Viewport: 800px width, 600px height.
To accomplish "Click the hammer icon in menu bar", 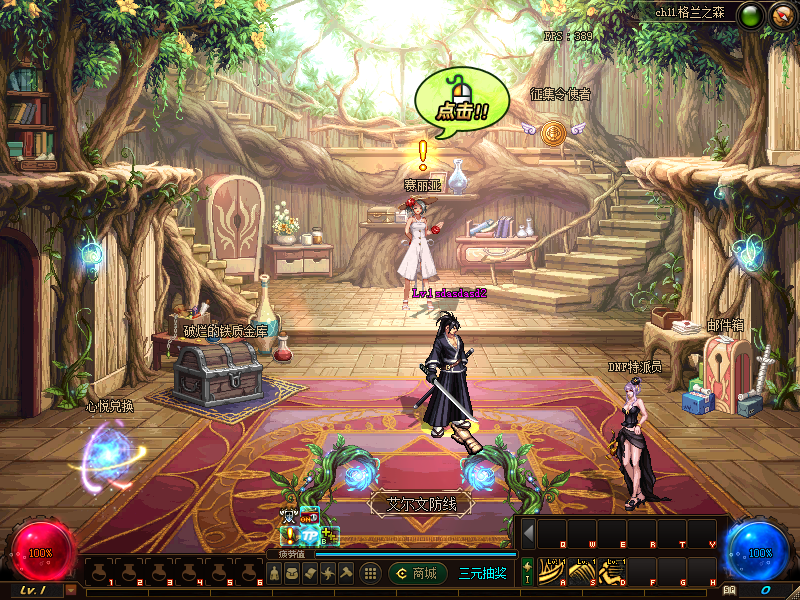I will (x=345, y=573).
